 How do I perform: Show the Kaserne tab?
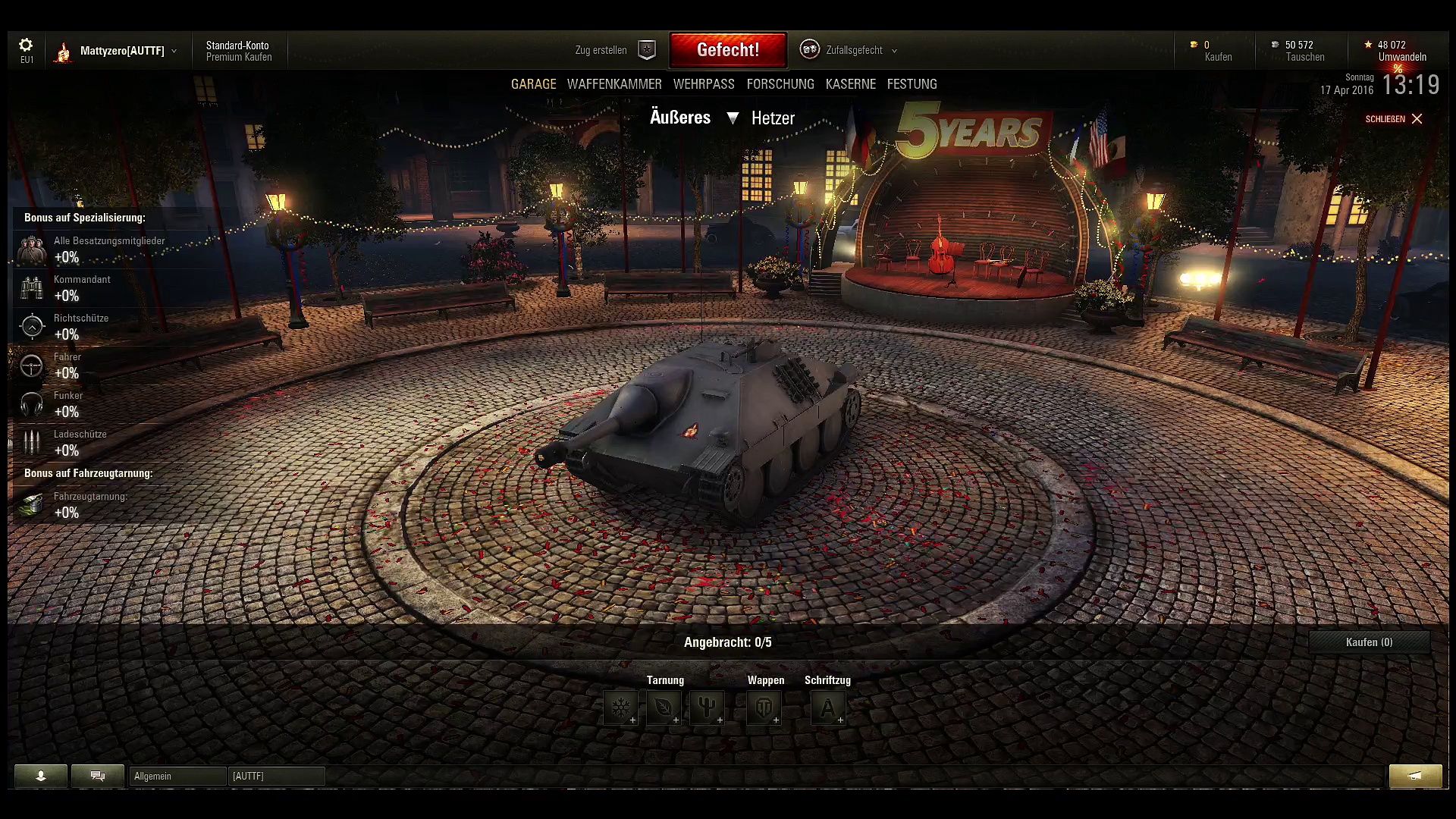pyautogui.click(x=851, y=84)
